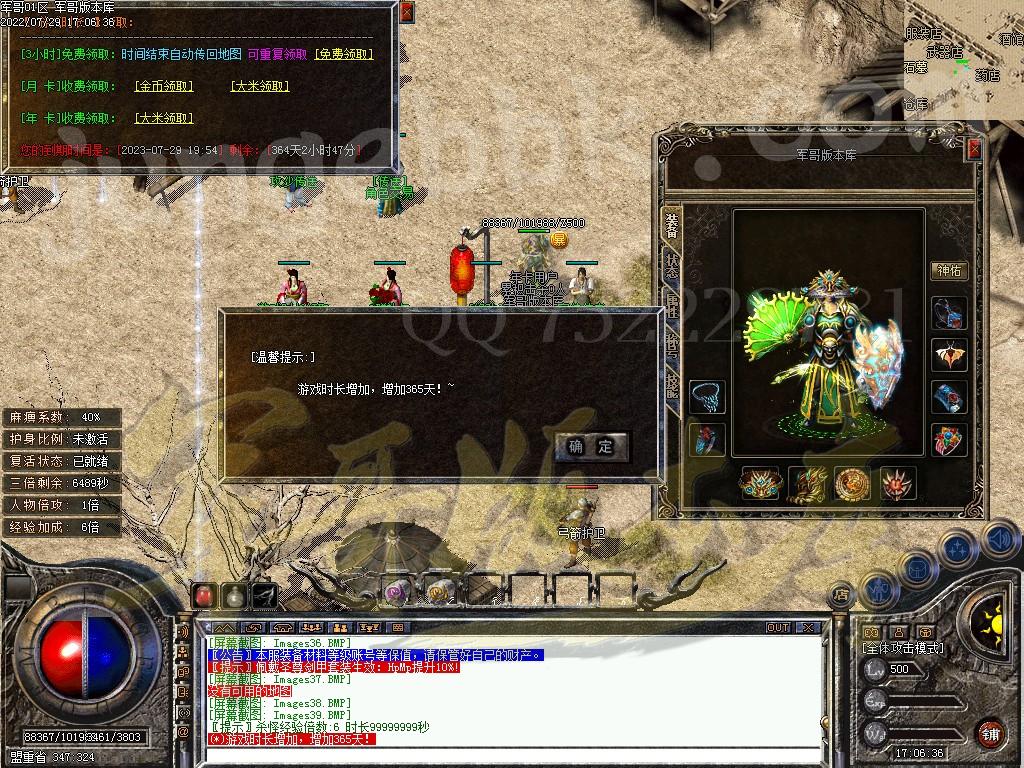Open the 技能 skills tab

point(672,385)
